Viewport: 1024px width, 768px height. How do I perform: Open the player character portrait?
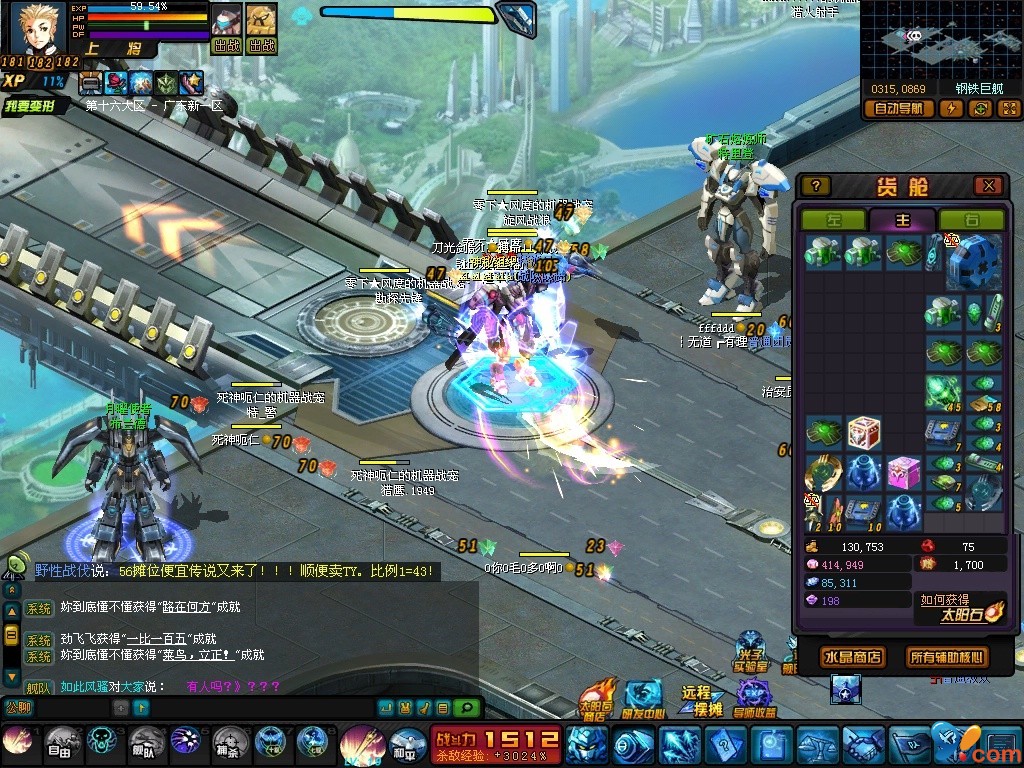pyautogui.click(x=38, y=30)
